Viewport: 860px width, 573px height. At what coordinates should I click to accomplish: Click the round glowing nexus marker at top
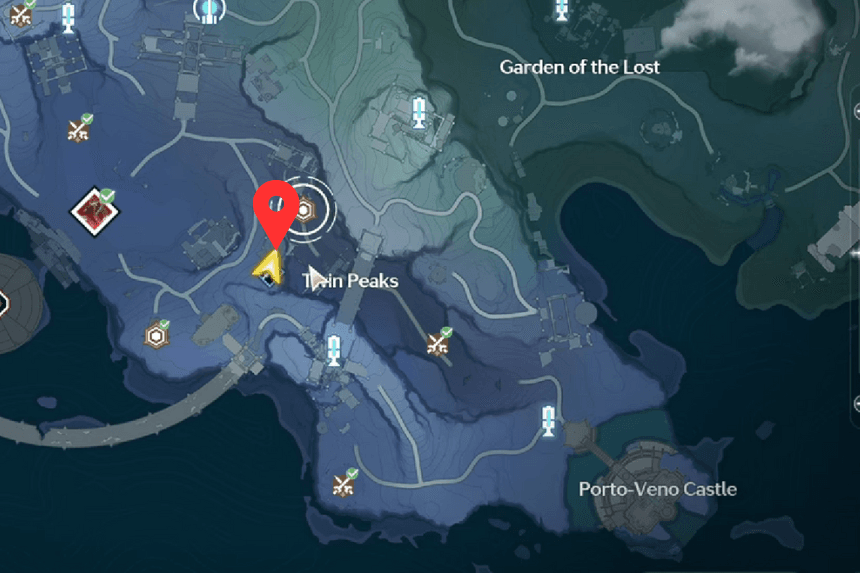pos(210,9)
